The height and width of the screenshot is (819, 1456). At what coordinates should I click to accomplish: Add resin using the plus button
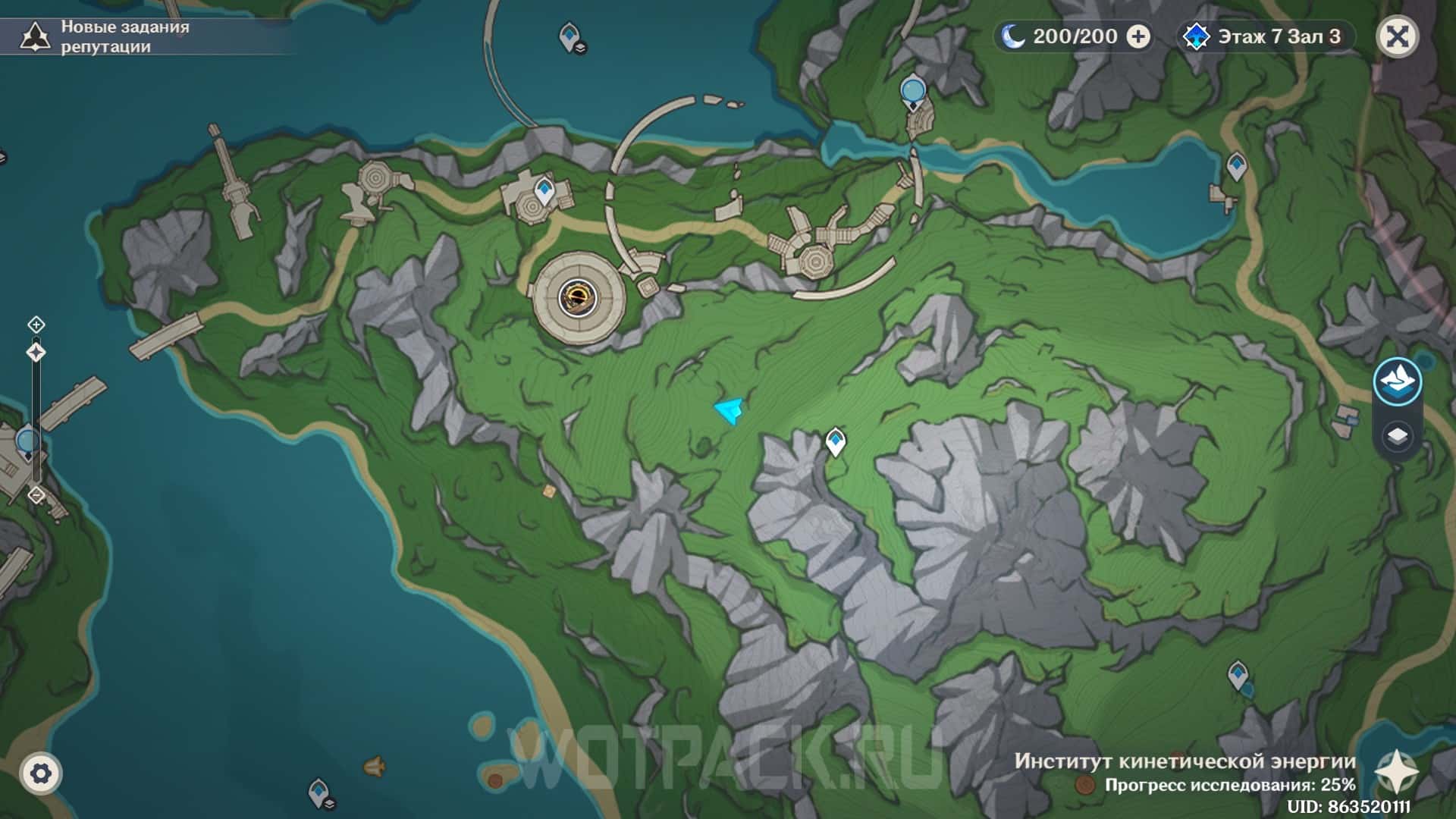[x=1138, y=36]
